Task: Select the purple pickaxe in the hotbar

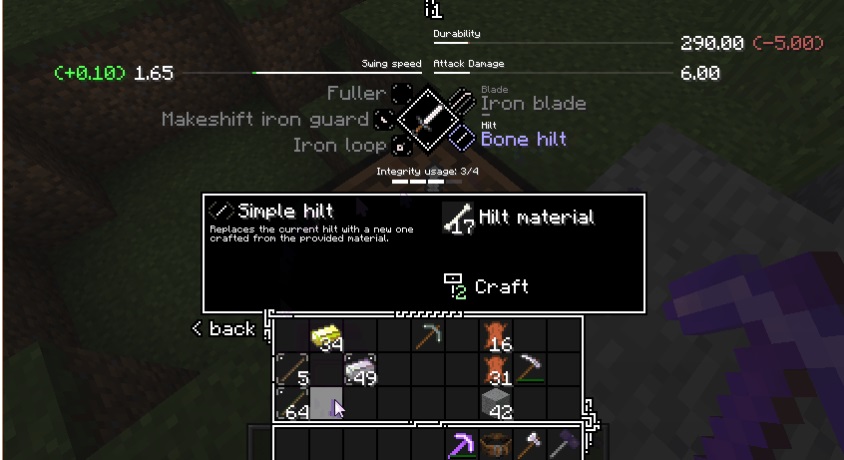Action: pos(461,443)
